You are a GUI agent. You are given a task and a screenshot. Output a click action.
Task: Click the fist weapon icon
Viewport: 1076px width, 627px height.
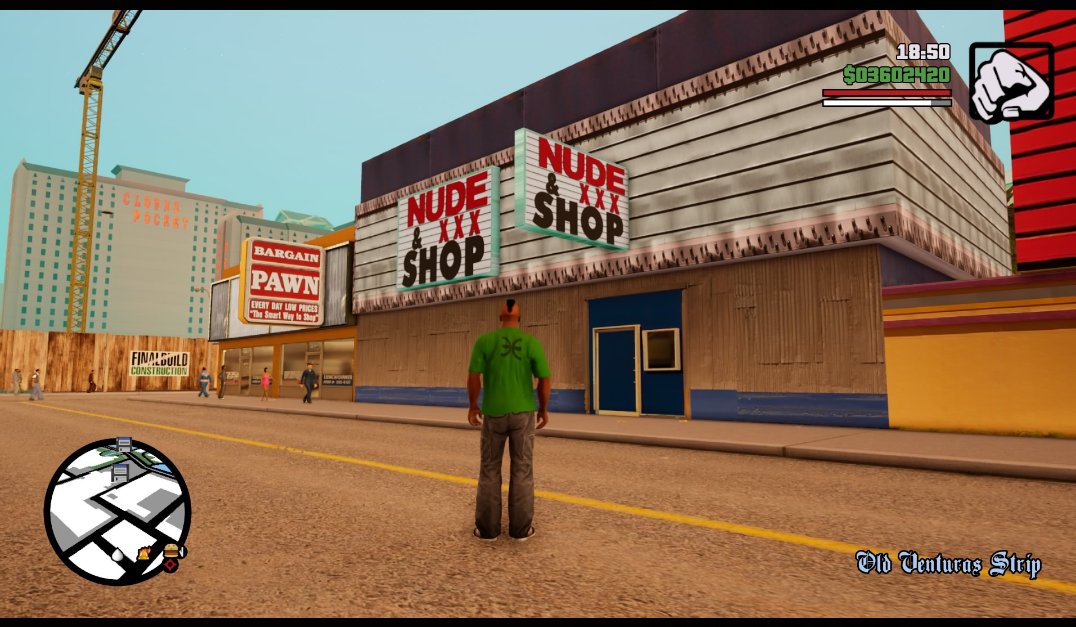1010,82
